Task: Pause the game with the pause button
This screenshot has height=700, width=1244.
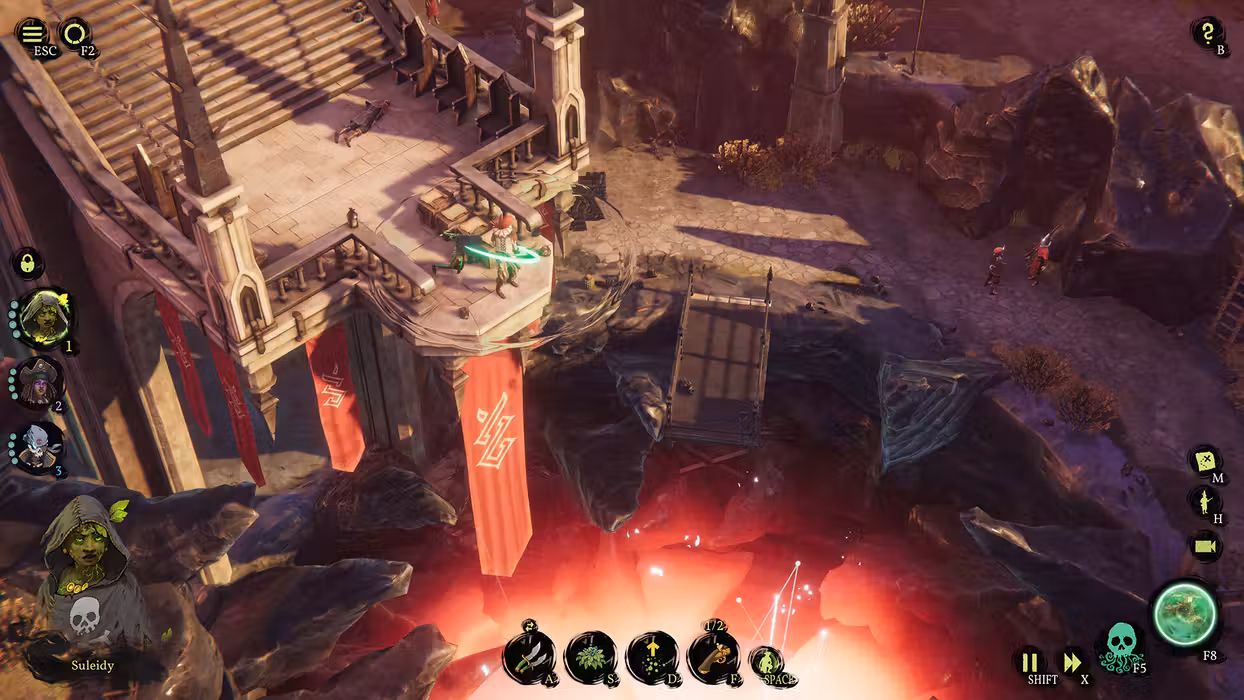Action: coord(1029,661)
